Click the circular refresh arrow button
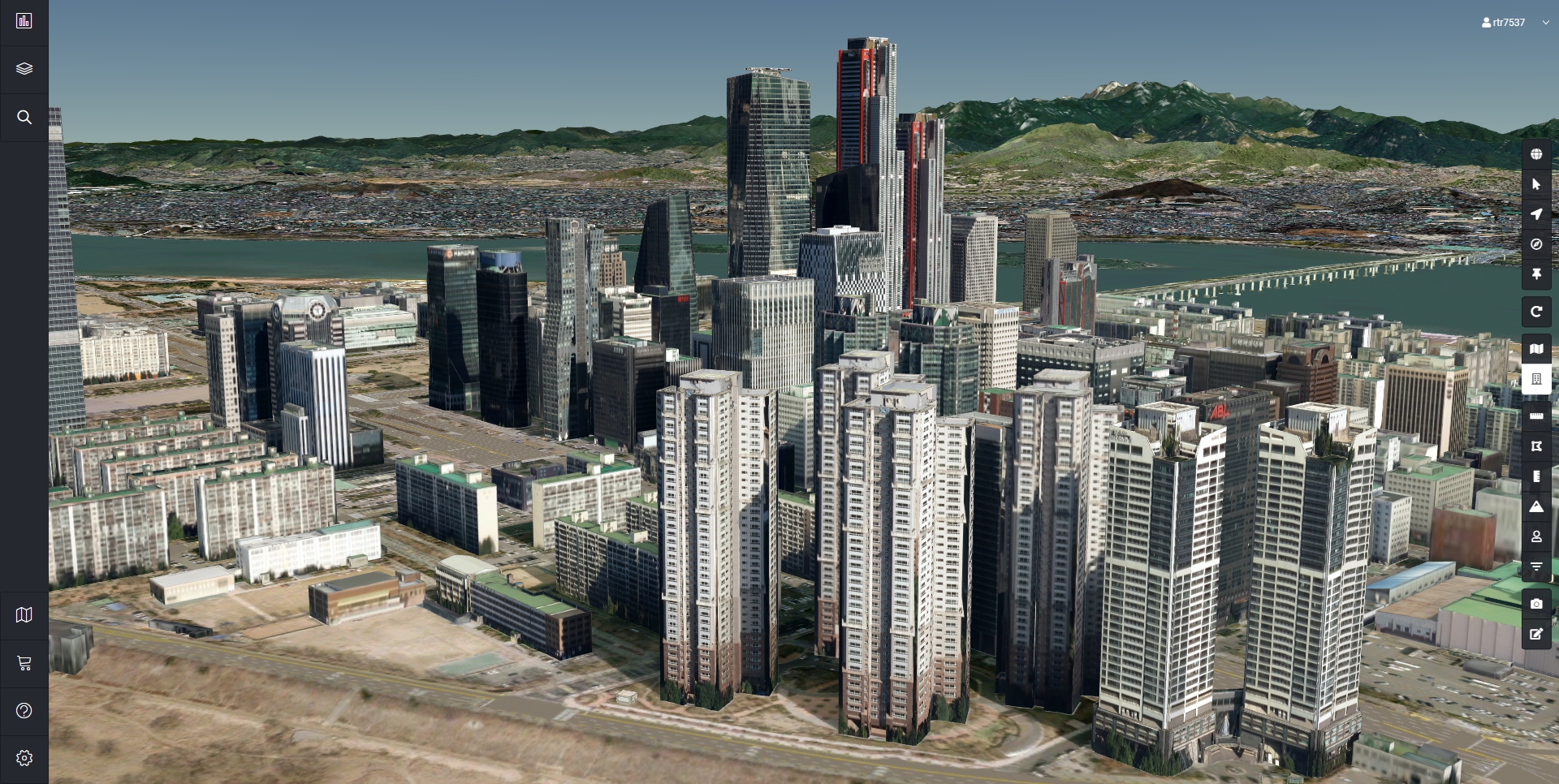Viewport: 1559px width, 784px height. (1536, 312)
